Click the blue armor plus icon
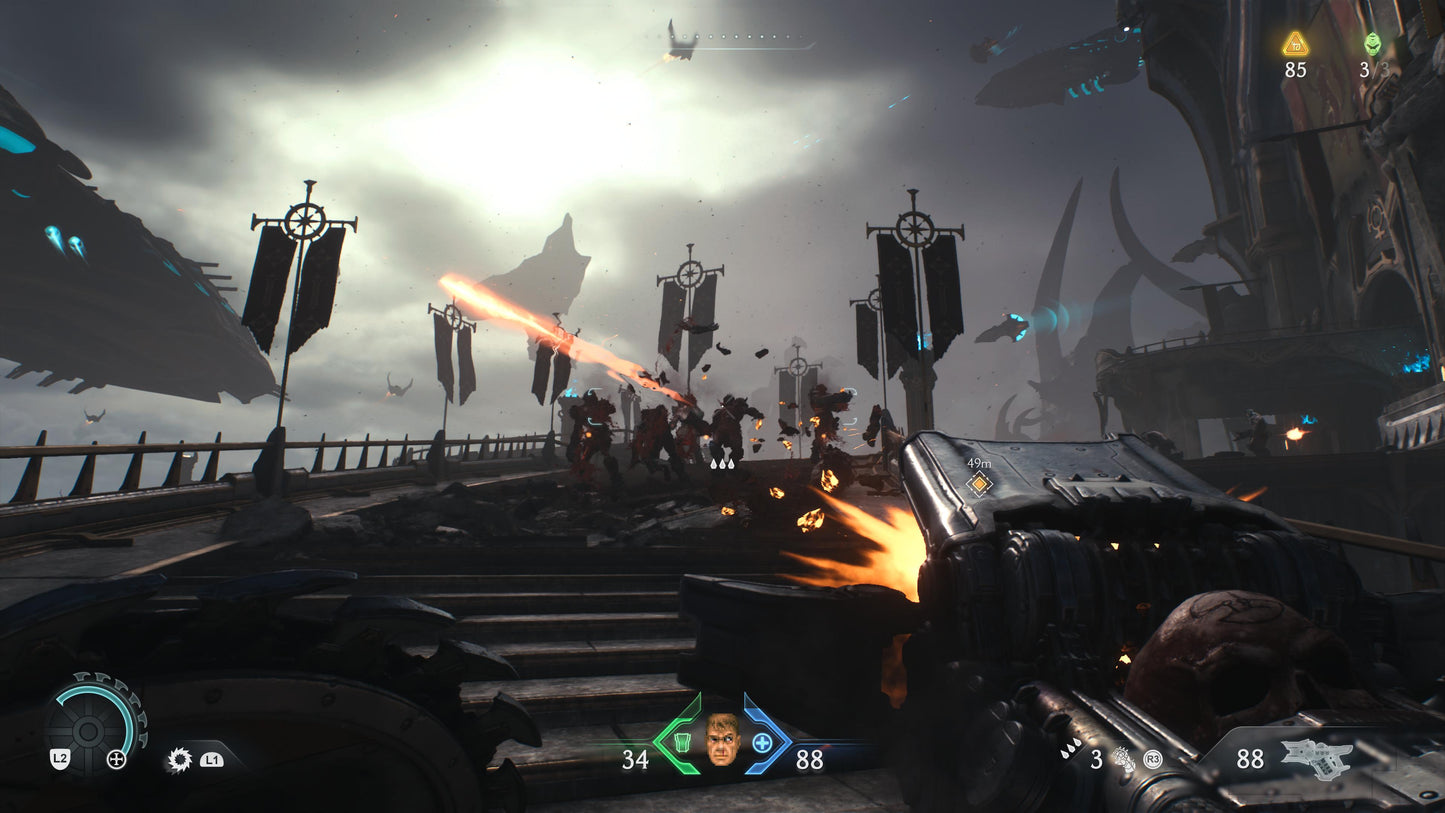The image size is (1445, 813). click(763, 743)
